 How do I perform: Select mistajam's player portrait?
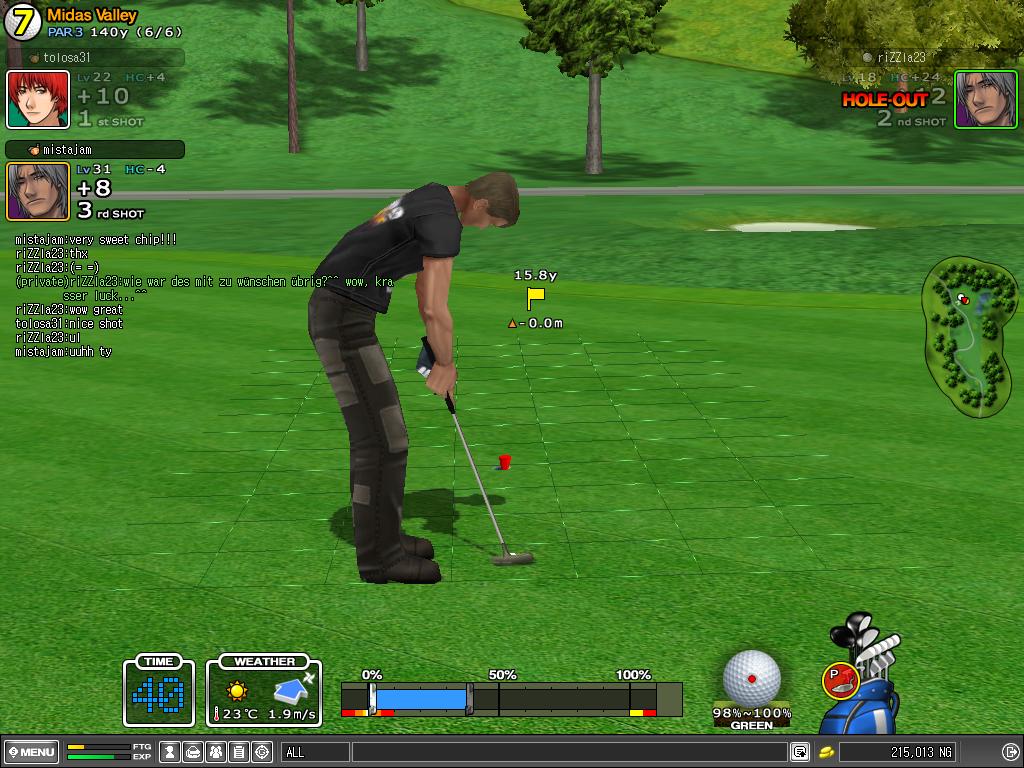point(38,191)
